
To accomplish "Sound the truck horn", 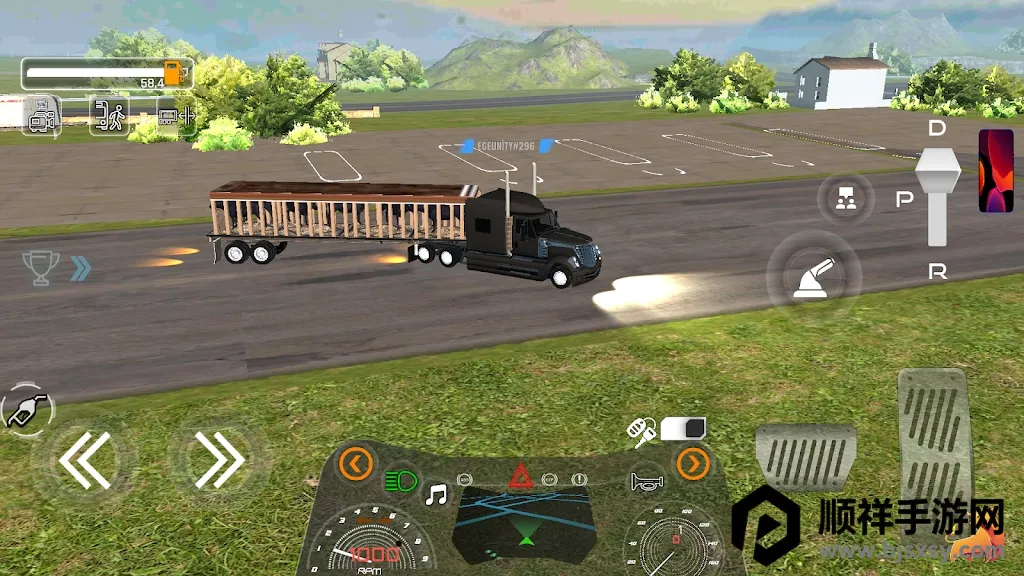I will [645, 482].
